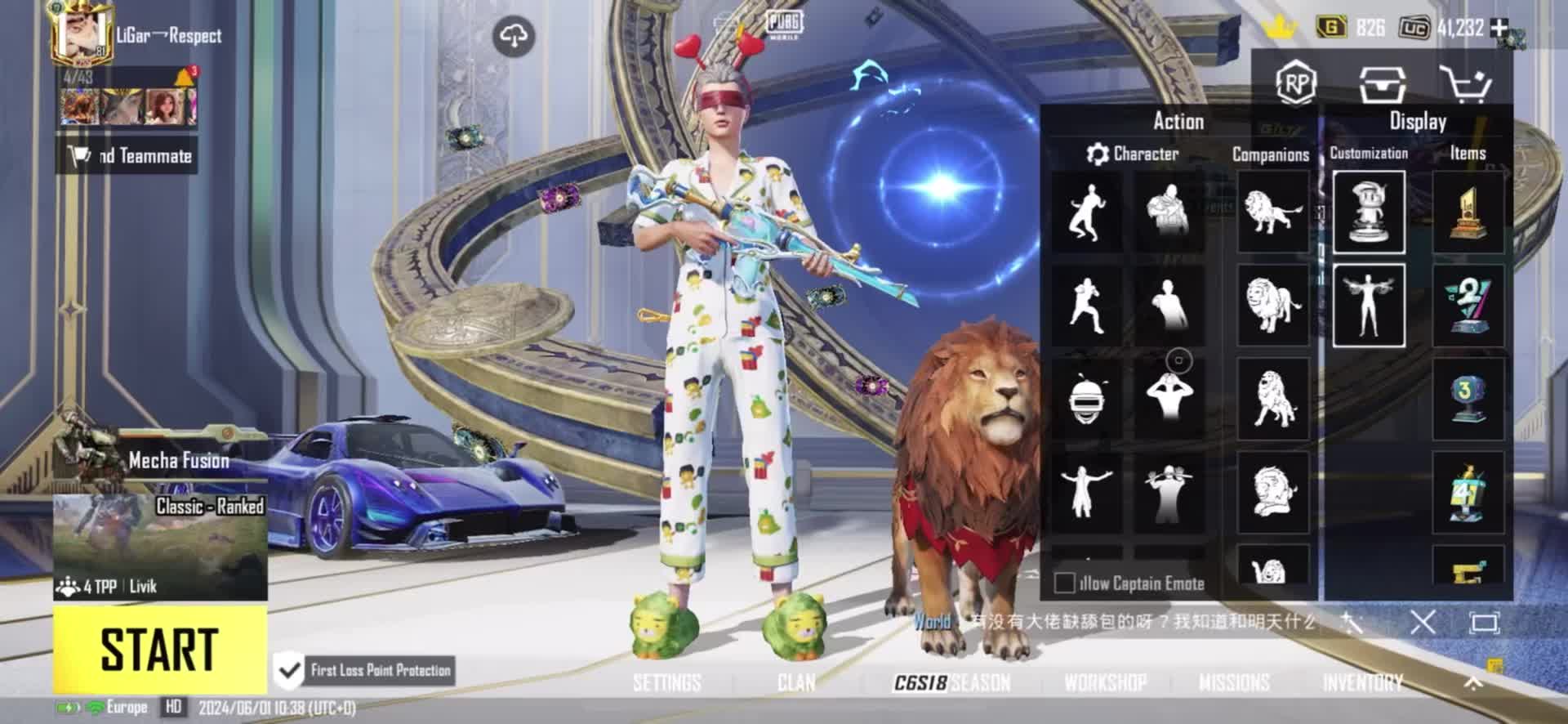Switch to the Companions tab
1568x724 pixels.
1270,154
